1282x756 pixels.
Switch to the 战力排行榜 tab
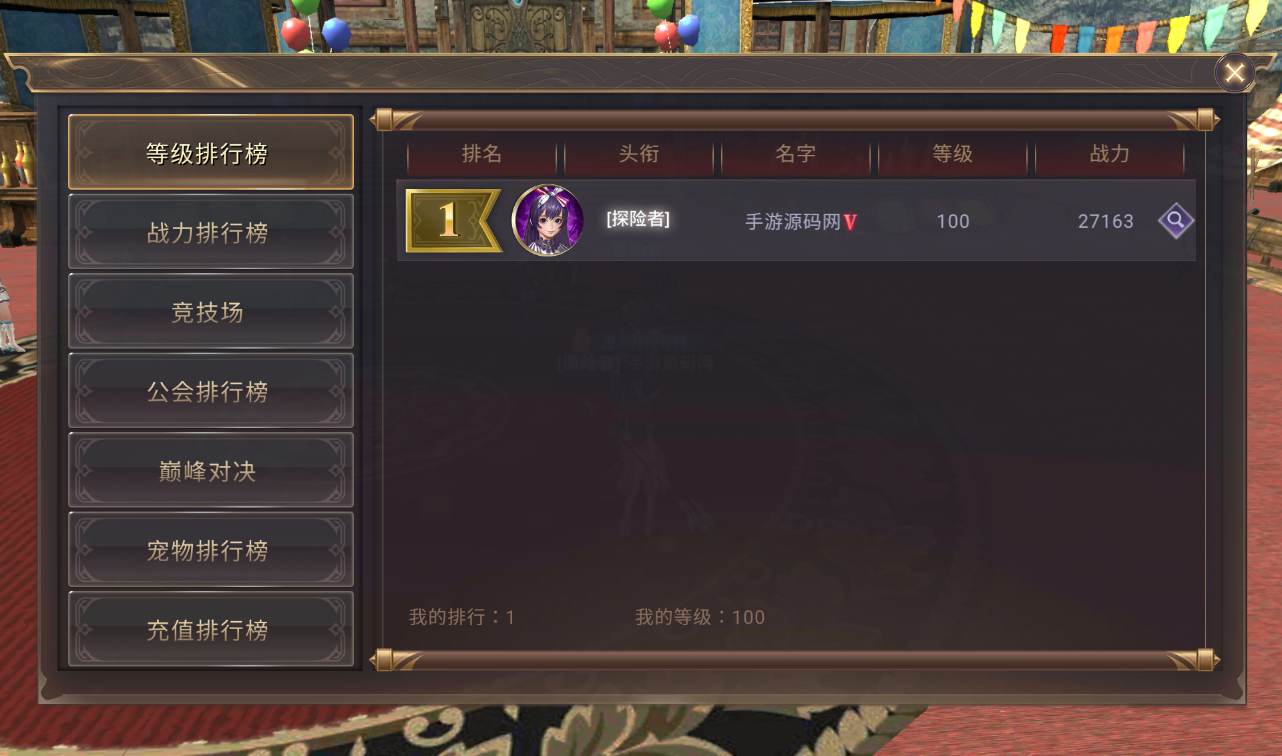coord(210,231)
